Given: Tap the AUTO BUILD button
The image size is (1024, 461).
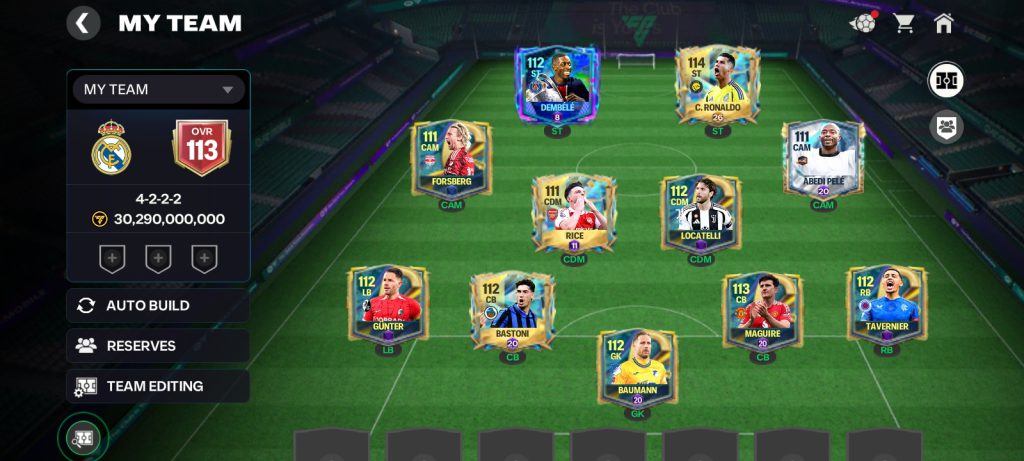Looking at the screenshot, I should (x=158, y=306).
